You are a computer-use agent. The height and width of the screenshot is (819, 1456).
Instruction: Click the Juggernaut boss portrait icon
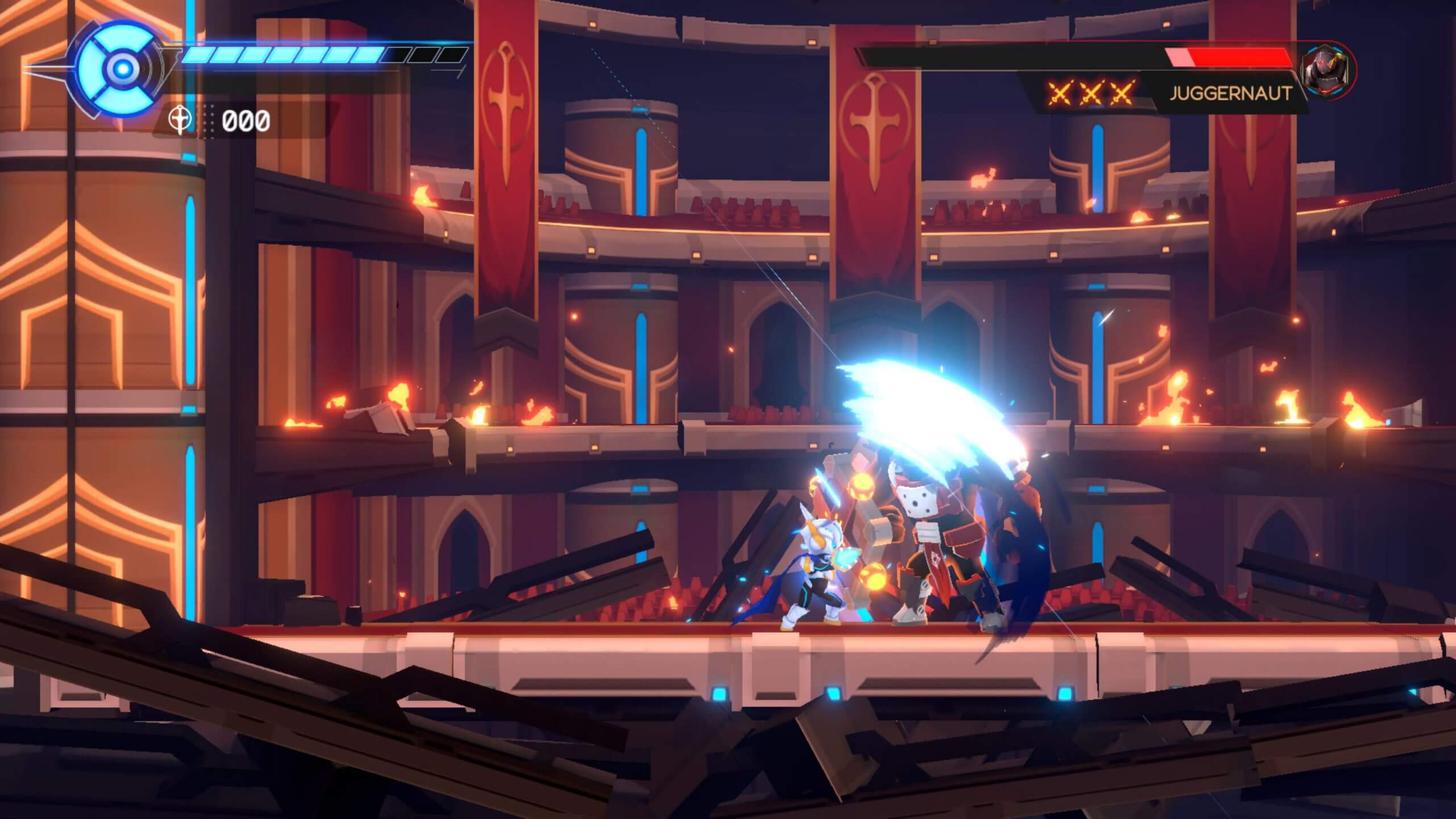(x=1325, y=72)
